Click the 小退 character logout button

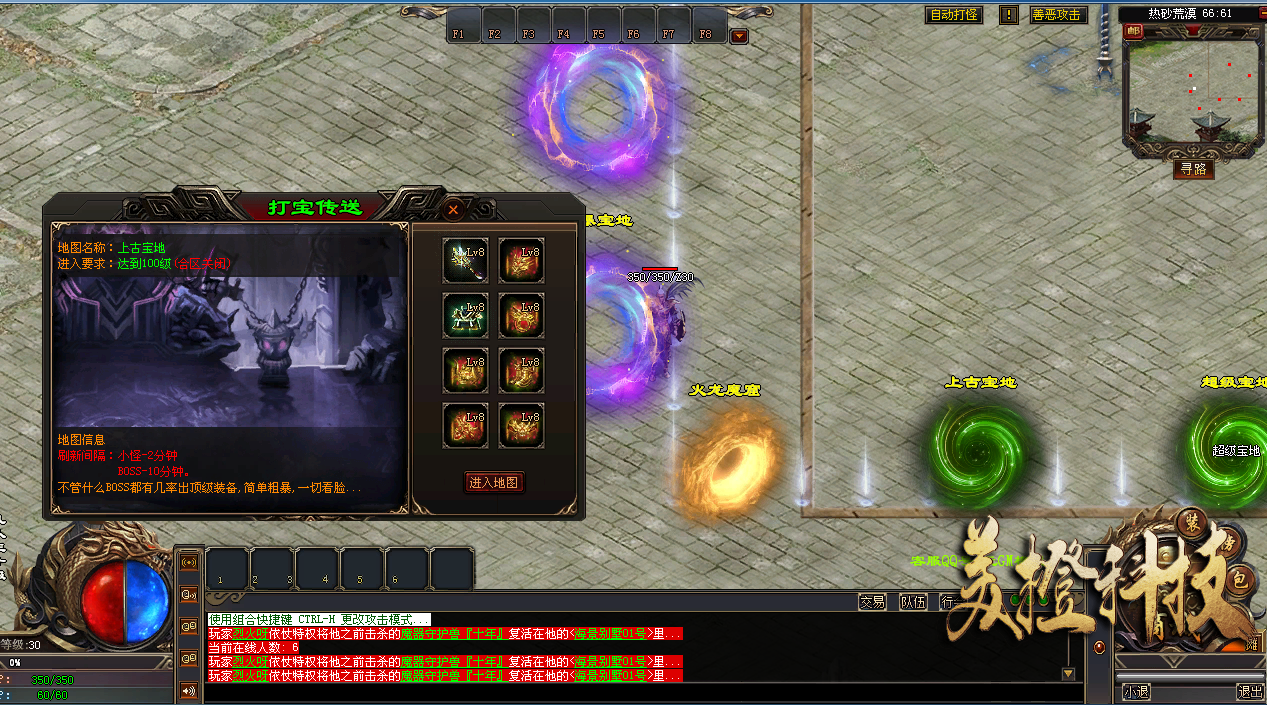point(1136,691)
